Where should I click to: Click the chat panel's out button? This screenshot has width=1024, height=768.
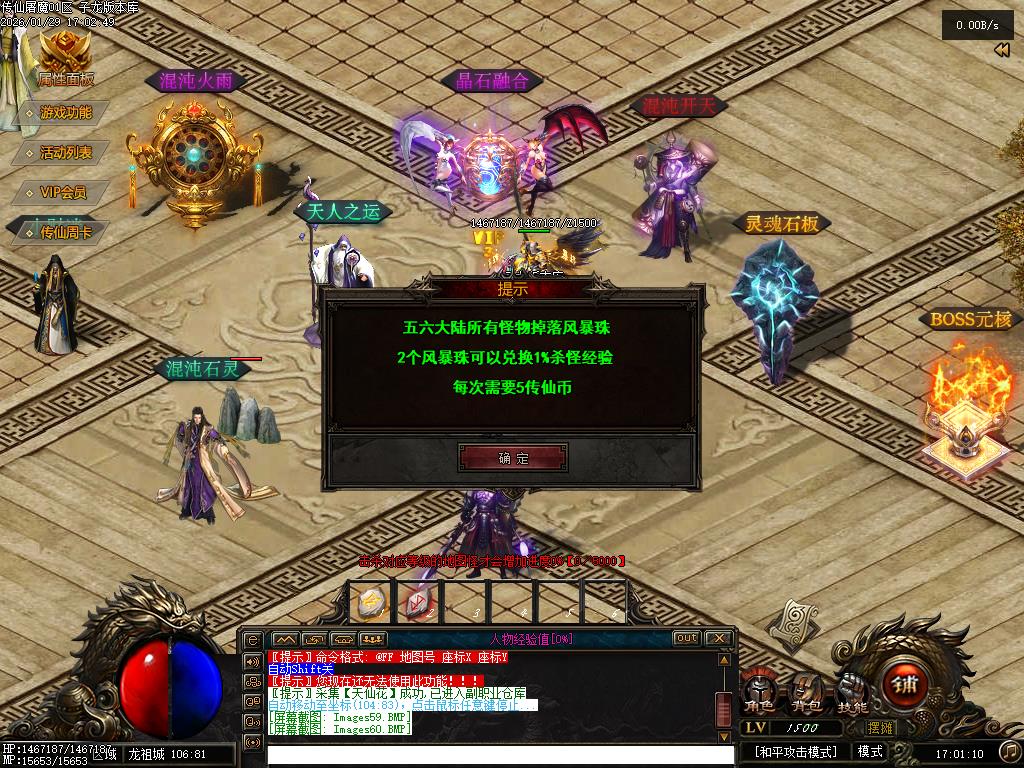(x=686, y=638)
